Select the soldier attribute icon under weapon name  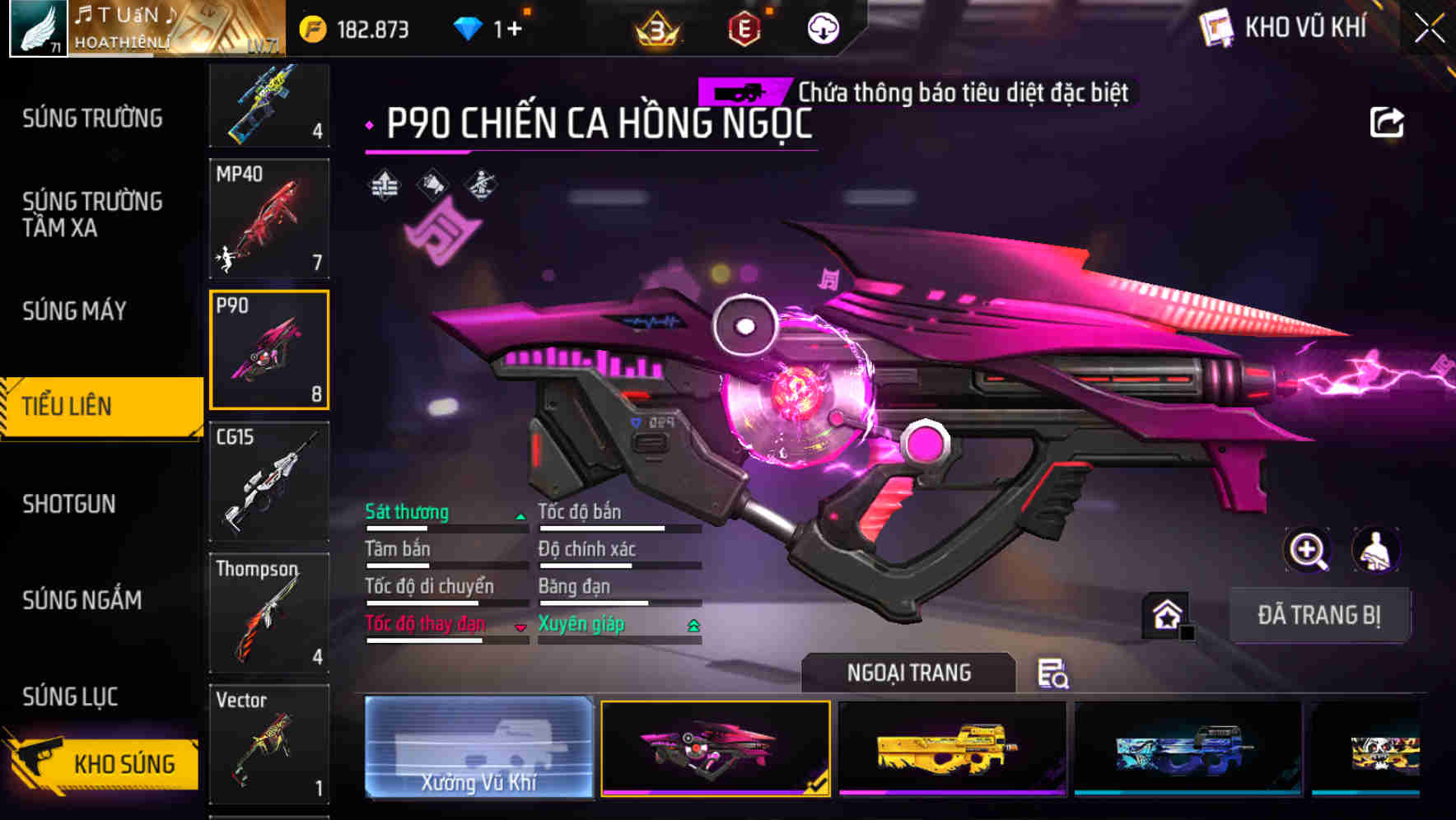480,184
